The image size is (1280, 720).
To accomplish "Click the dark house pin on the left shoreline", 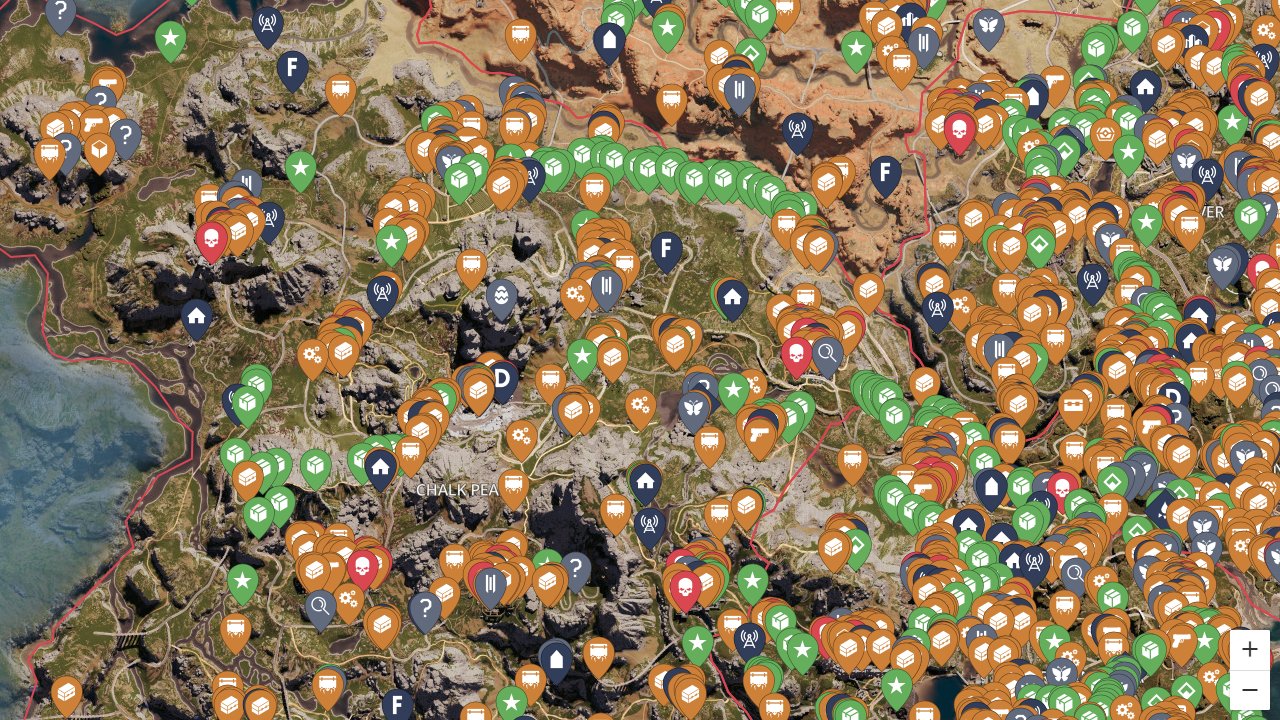I will 196,318.
